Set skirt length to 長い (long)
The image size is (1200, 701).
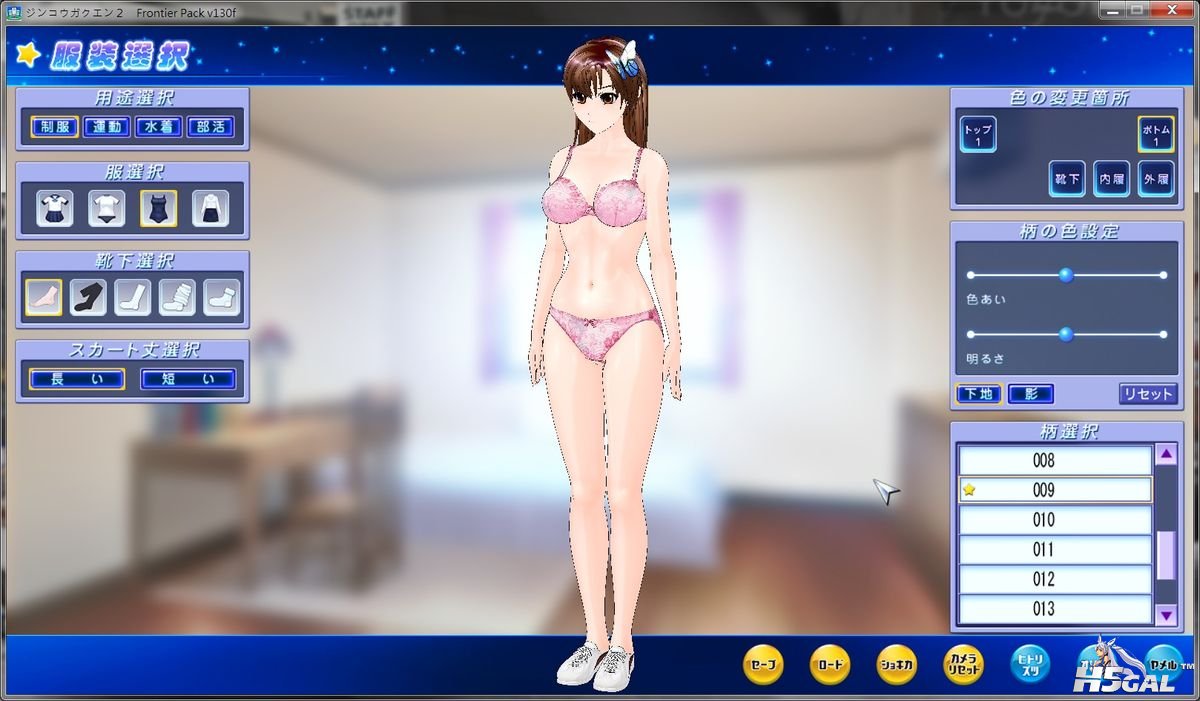point(77,379)
